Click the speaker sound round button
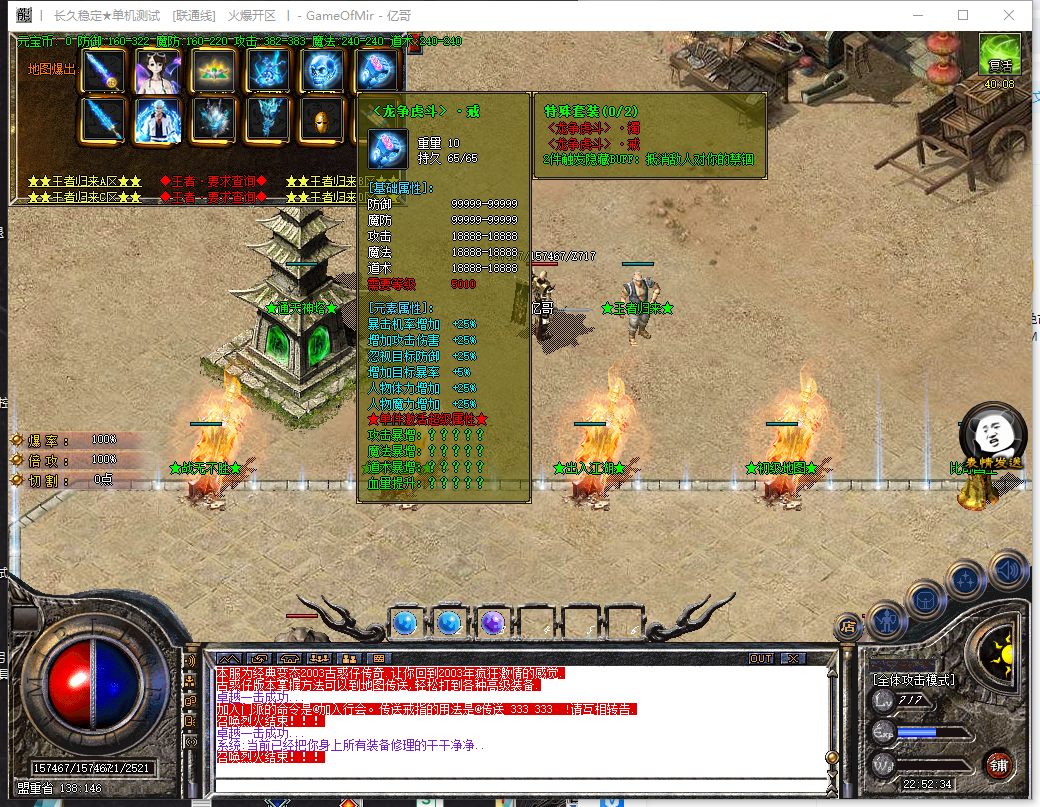 pos(1009,570)
